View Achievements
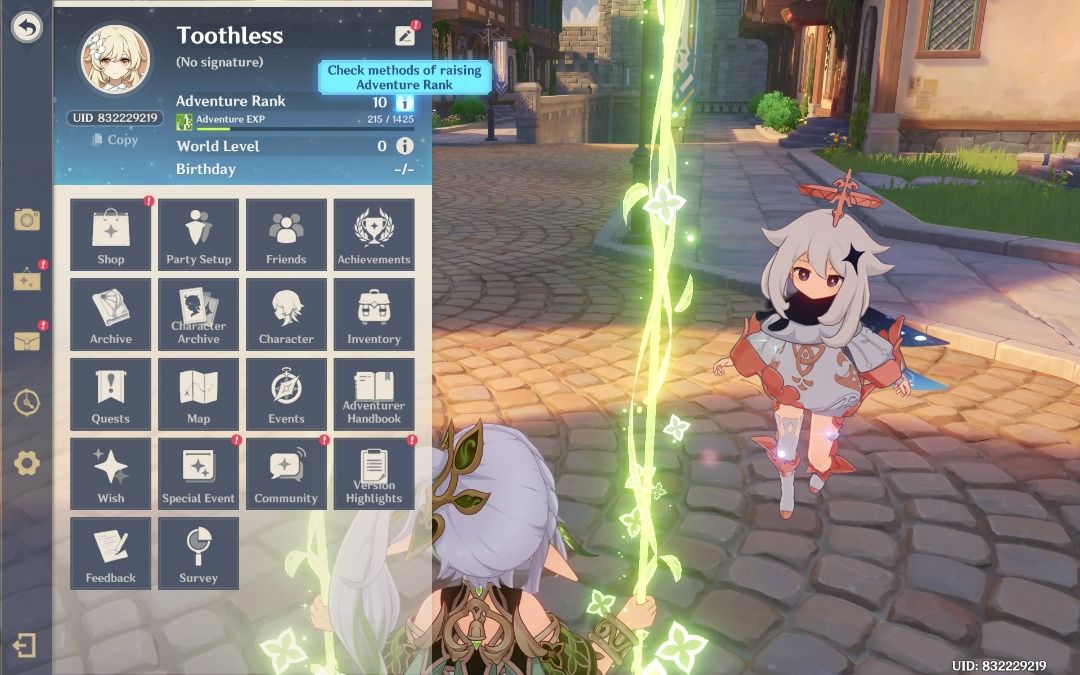This screenshot has height=675, width=1080. pyautogui.click(x=374, y=235)
